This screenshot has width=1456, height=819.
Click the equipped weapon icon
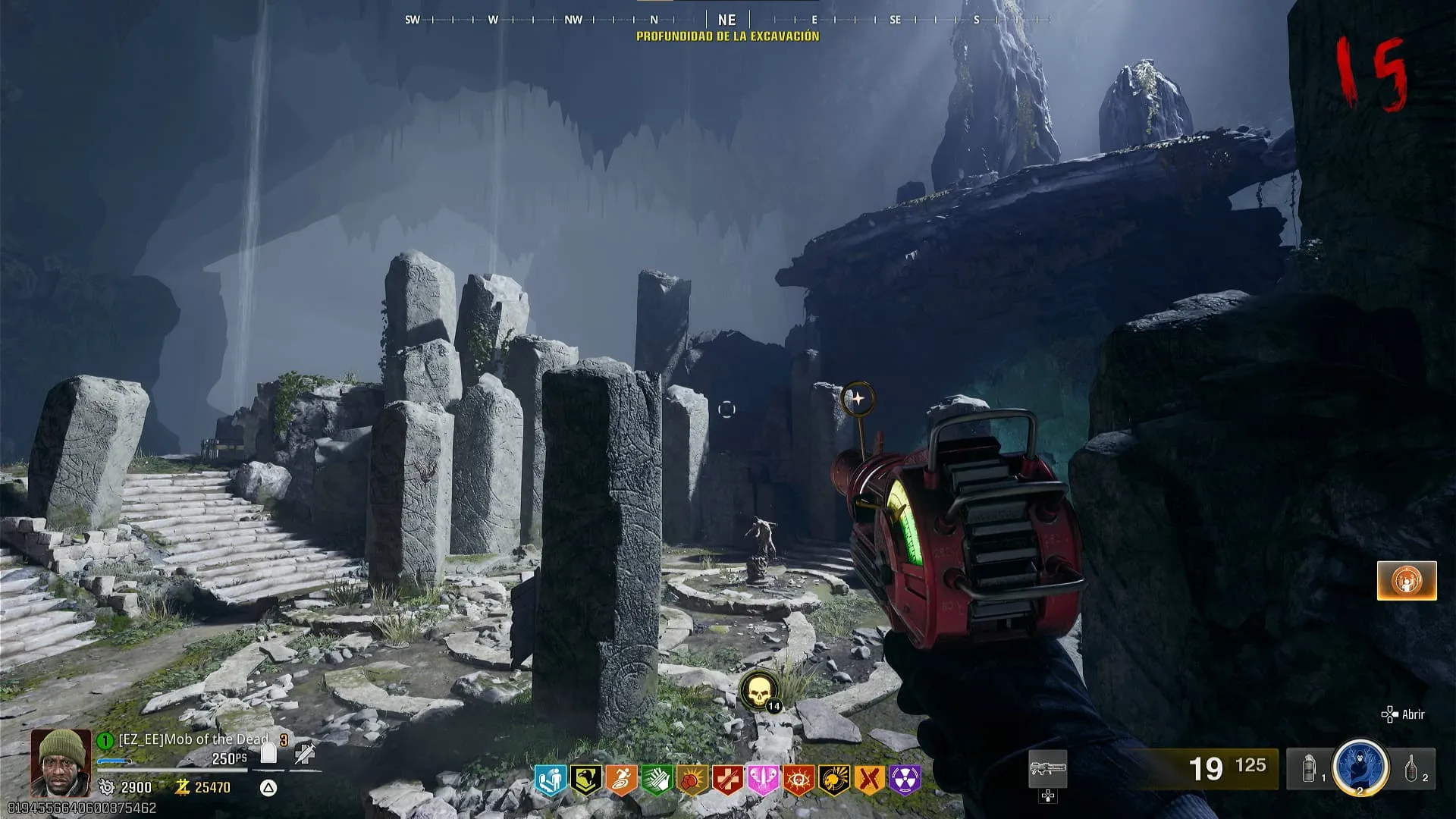pyautogui.click(x=1047, y=770)
